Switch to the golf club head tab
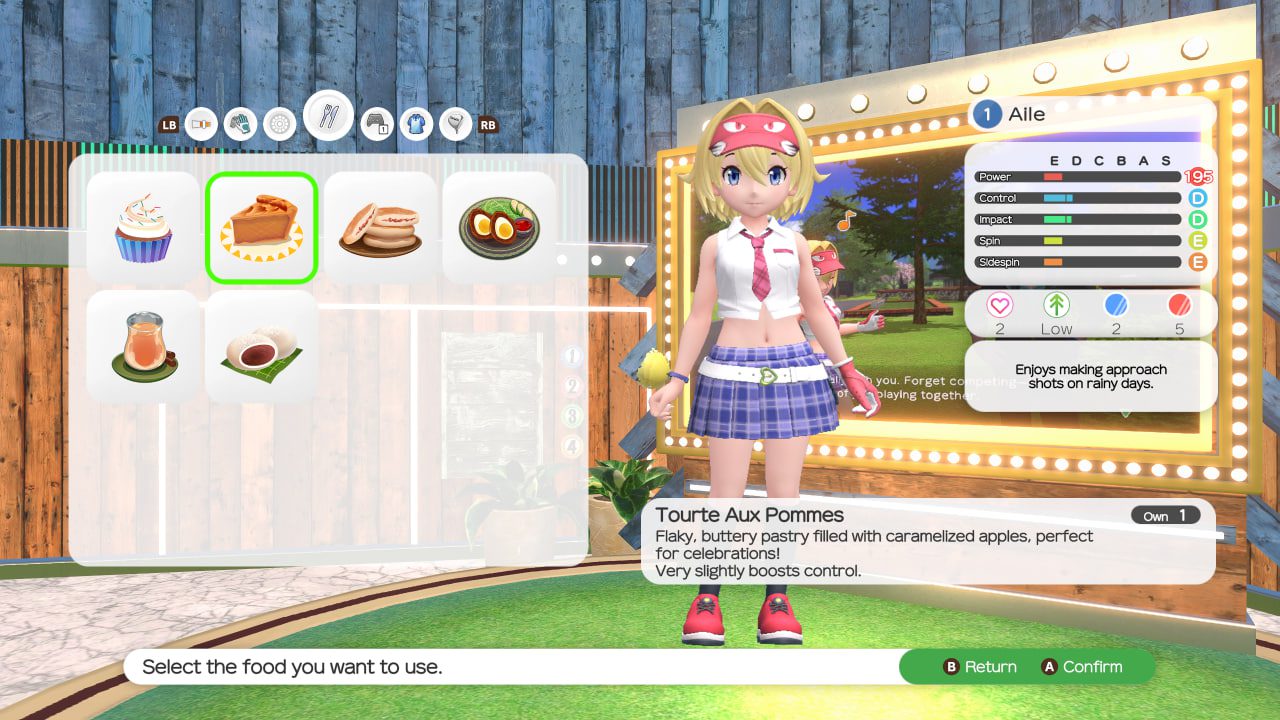Viewport: 1280px width, 720px height. tap(455, 124)
